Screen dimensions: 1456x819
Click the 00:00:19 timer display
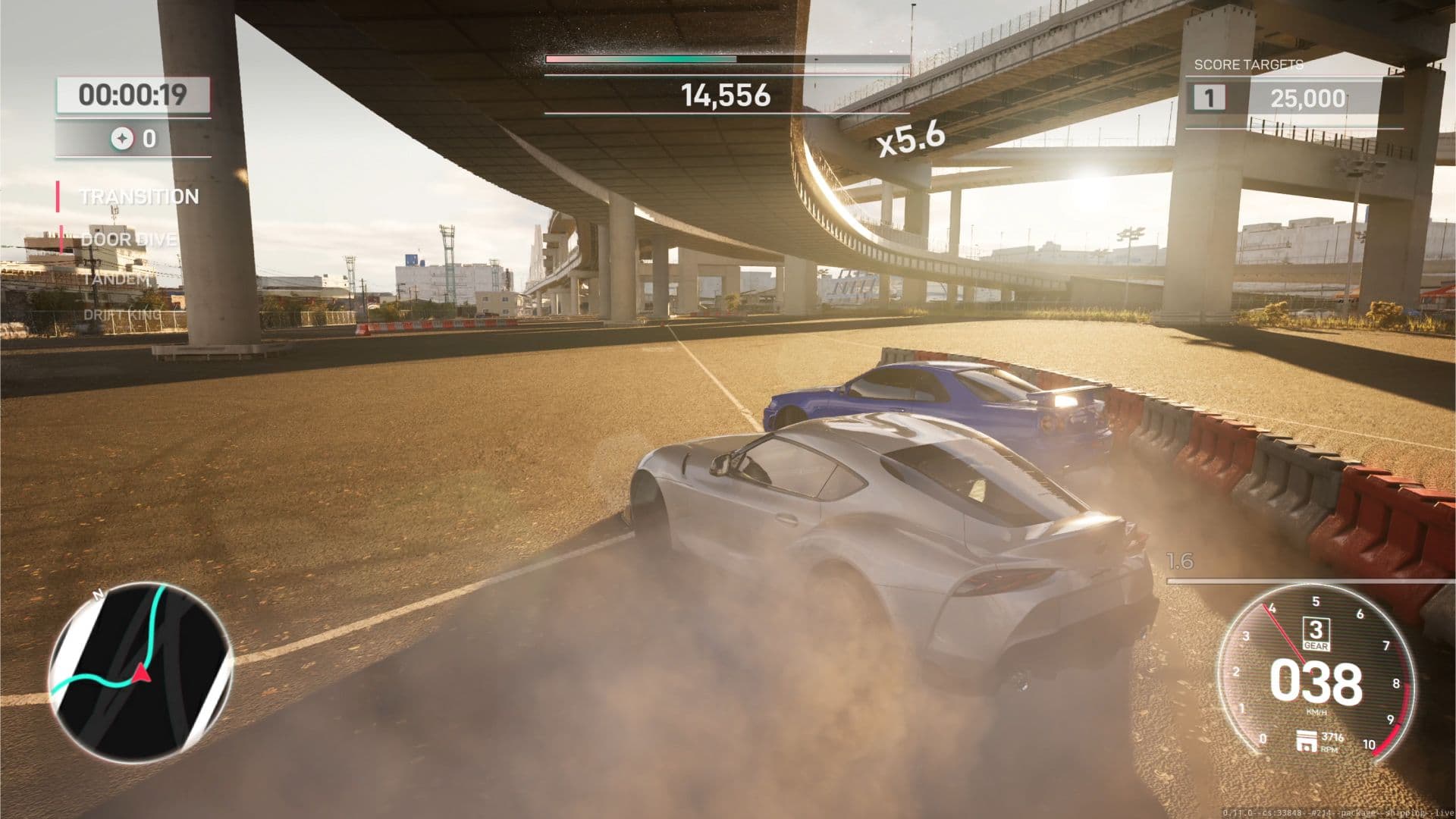[x=131, y=96]
